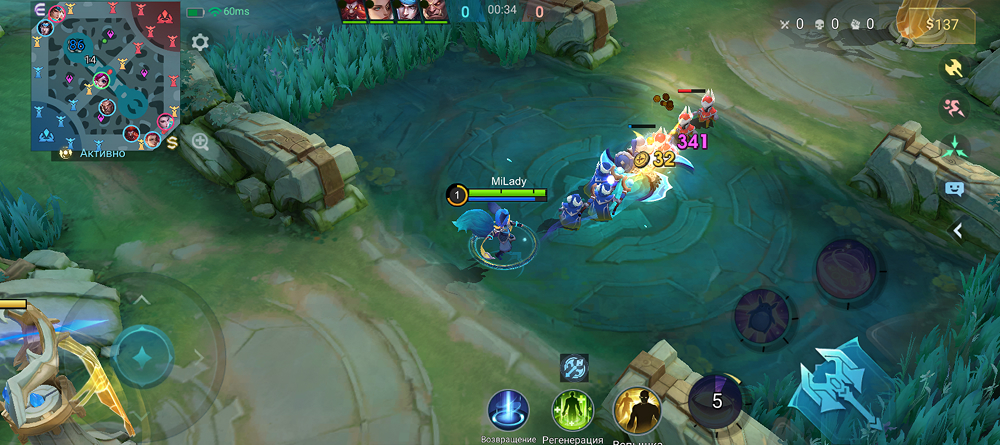The width and height of the screenshot is (1000, 445).
Task: Activate the topmost round purple skill button
Action: [846, 268]
